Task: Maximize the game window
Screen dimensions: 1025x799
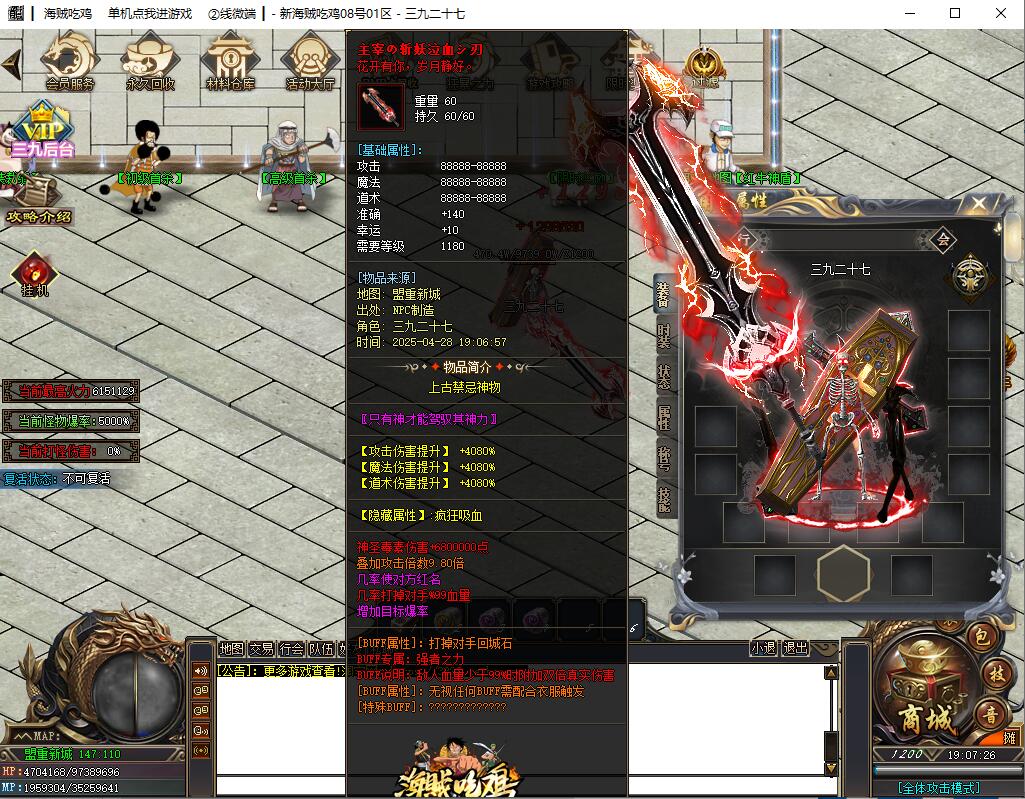Action: click(x=955, y=13)
